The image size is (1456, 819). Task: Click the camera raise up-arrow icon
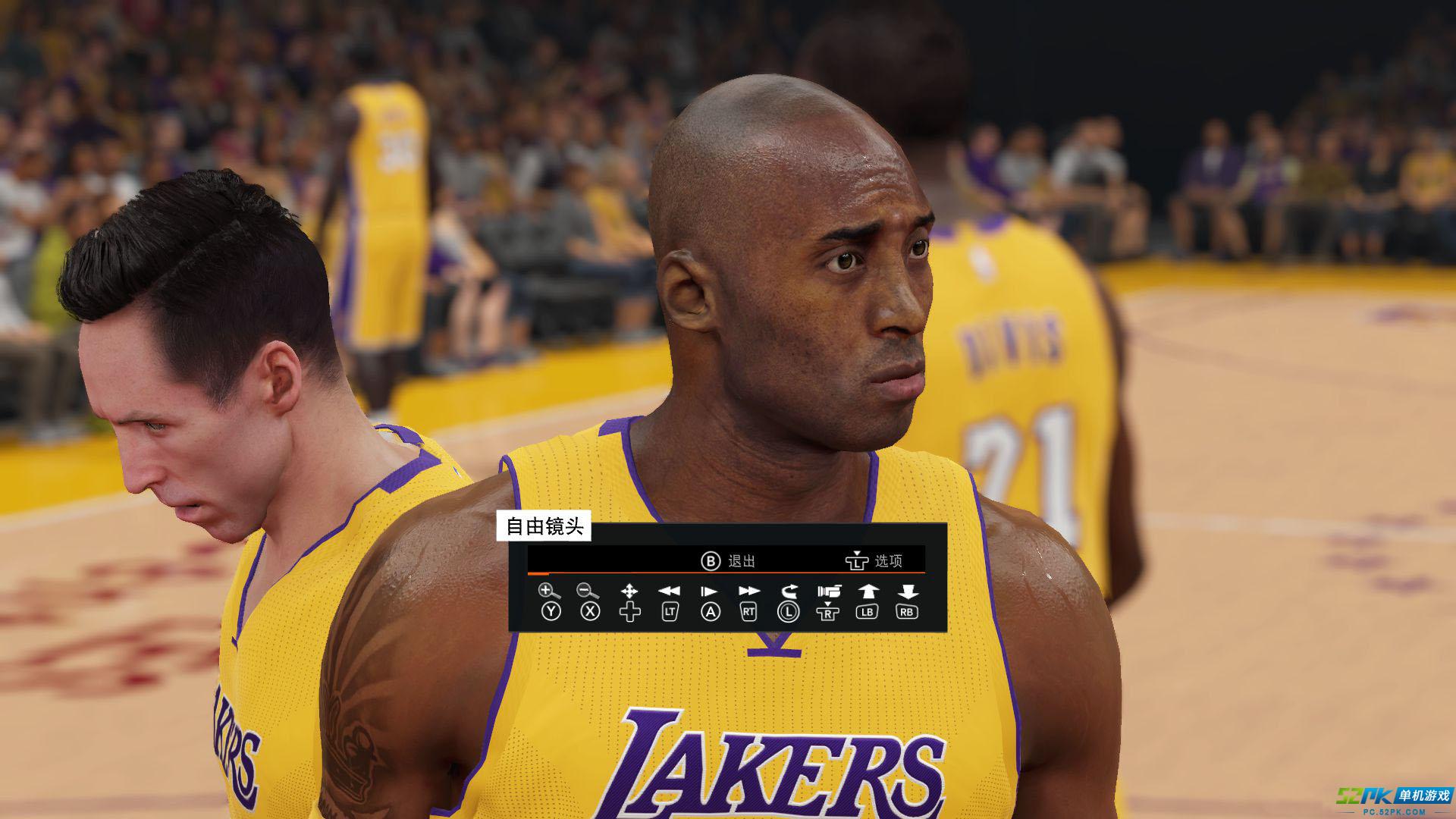coord(868,591)
